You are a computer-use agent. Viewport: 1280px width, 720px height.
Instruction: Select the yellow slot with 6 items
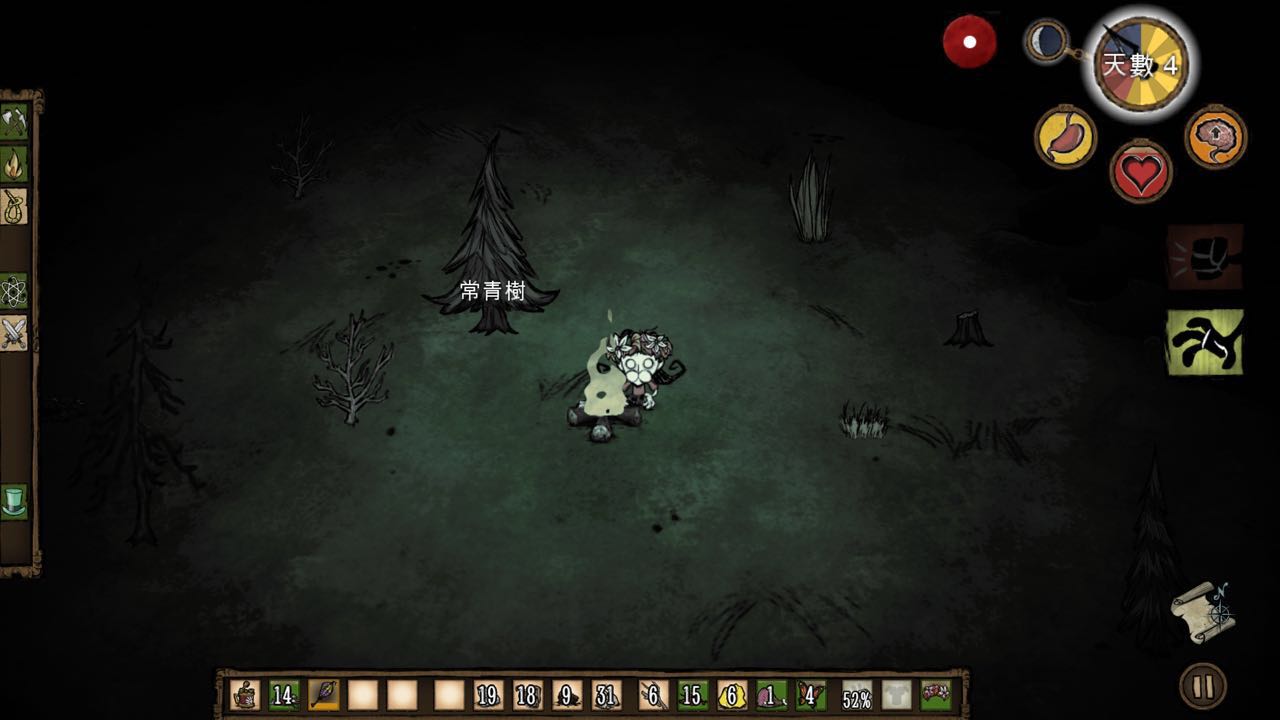[x=732, y=695]
